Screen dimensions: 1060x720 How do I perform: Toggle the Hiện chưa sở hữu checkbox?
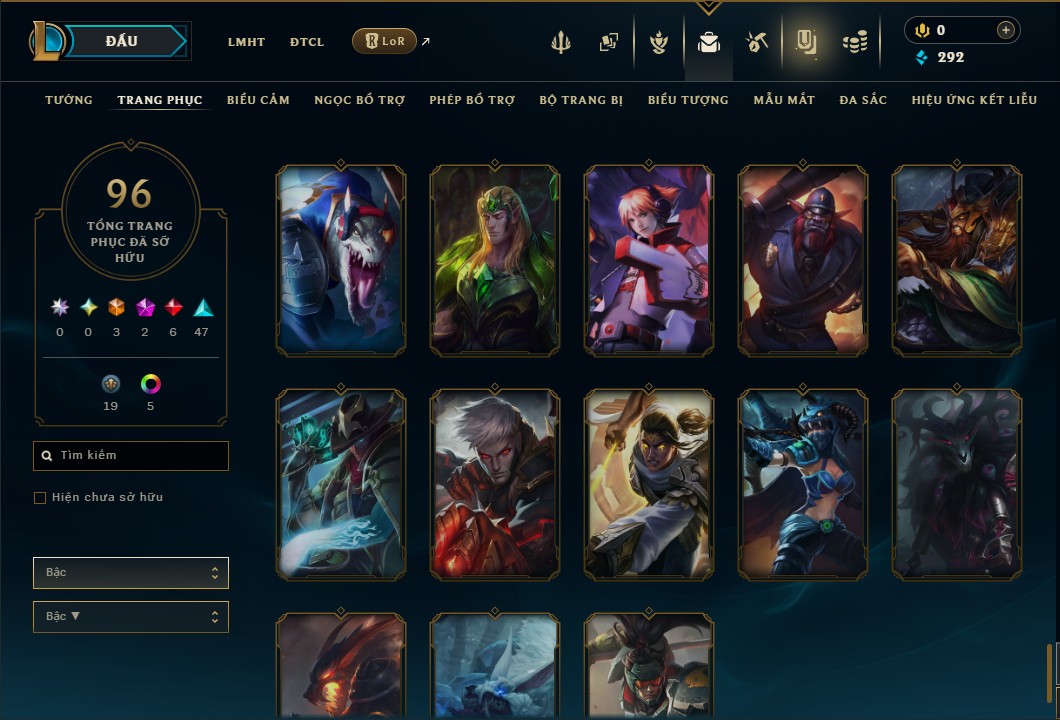40,498
